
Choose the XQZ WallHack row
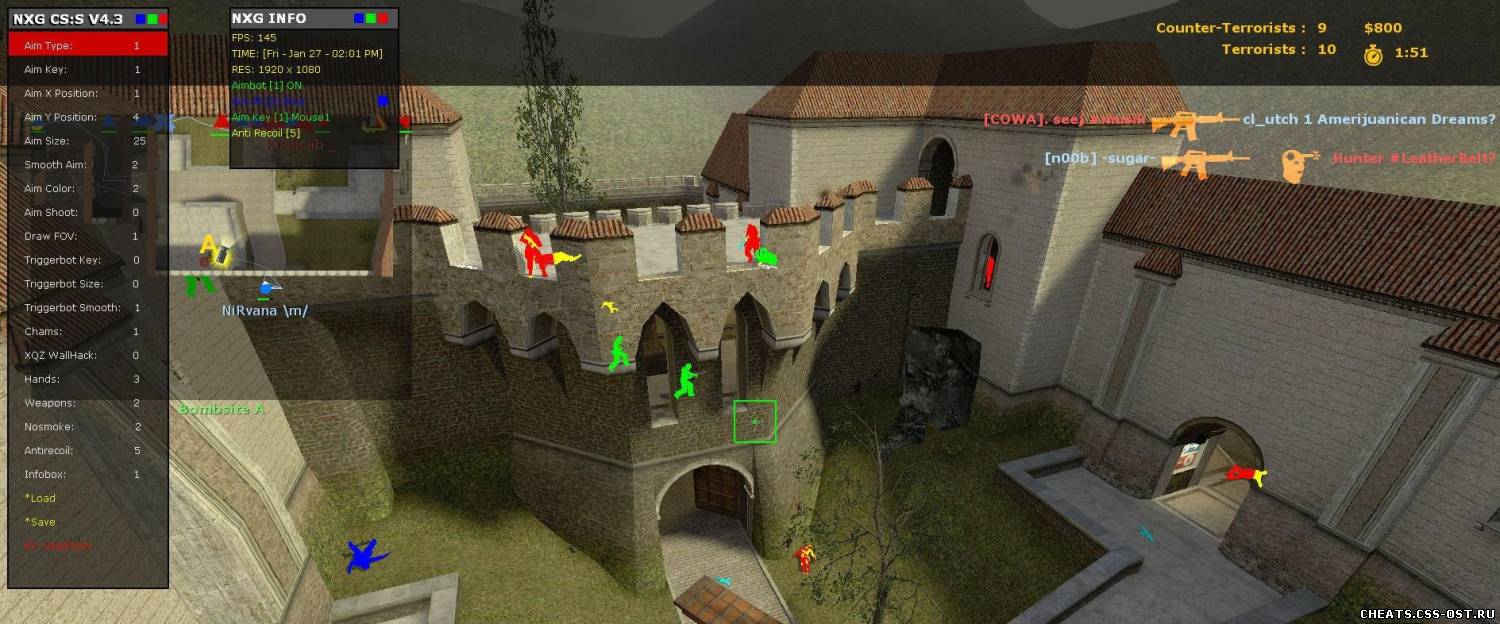point(88,355)
